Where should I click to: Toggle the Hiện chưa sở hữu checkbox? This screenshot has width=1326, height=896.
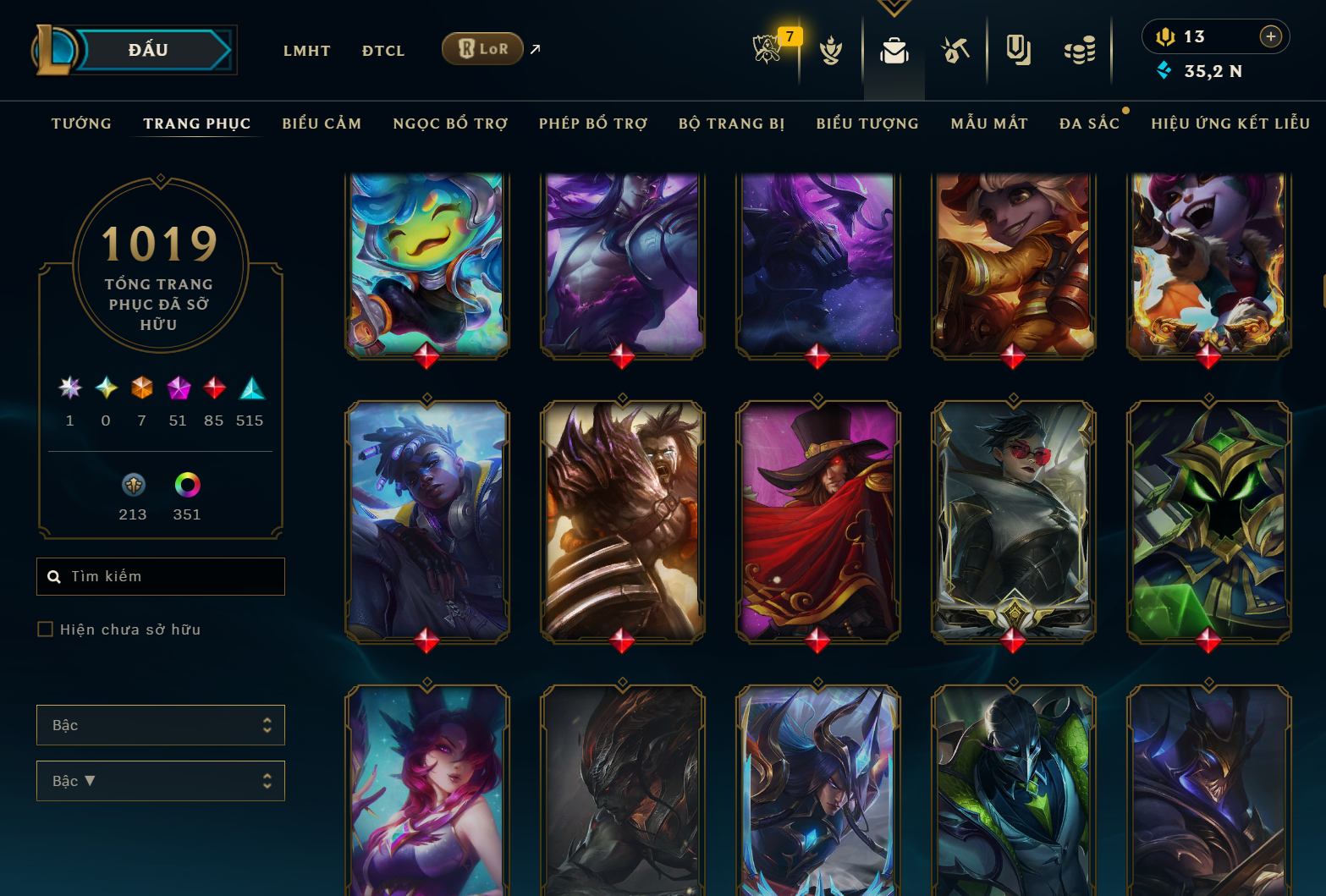tap(46, 629)
